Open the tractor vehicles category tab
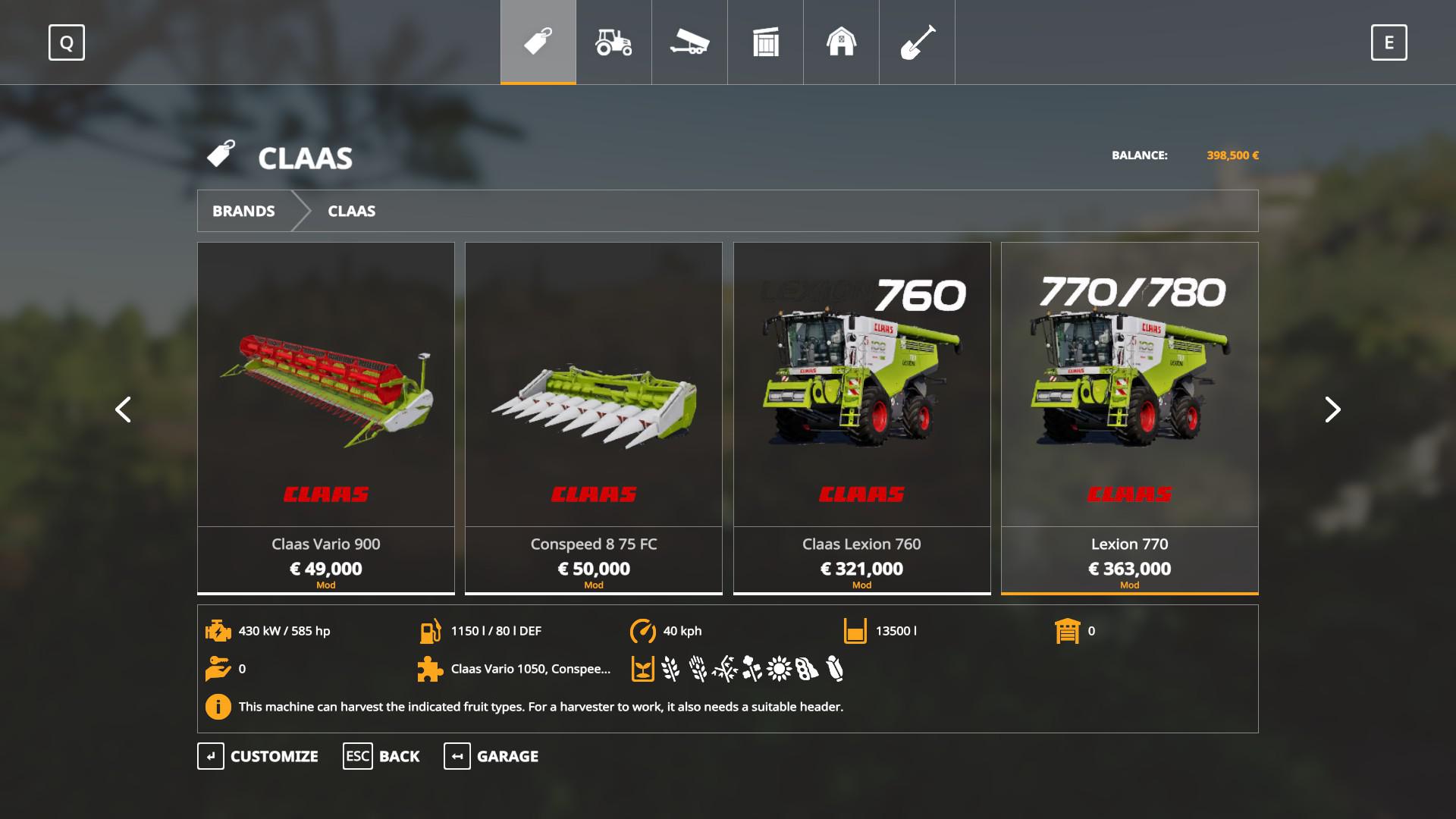Viewport: 1456px width, 819px height. 613,42
